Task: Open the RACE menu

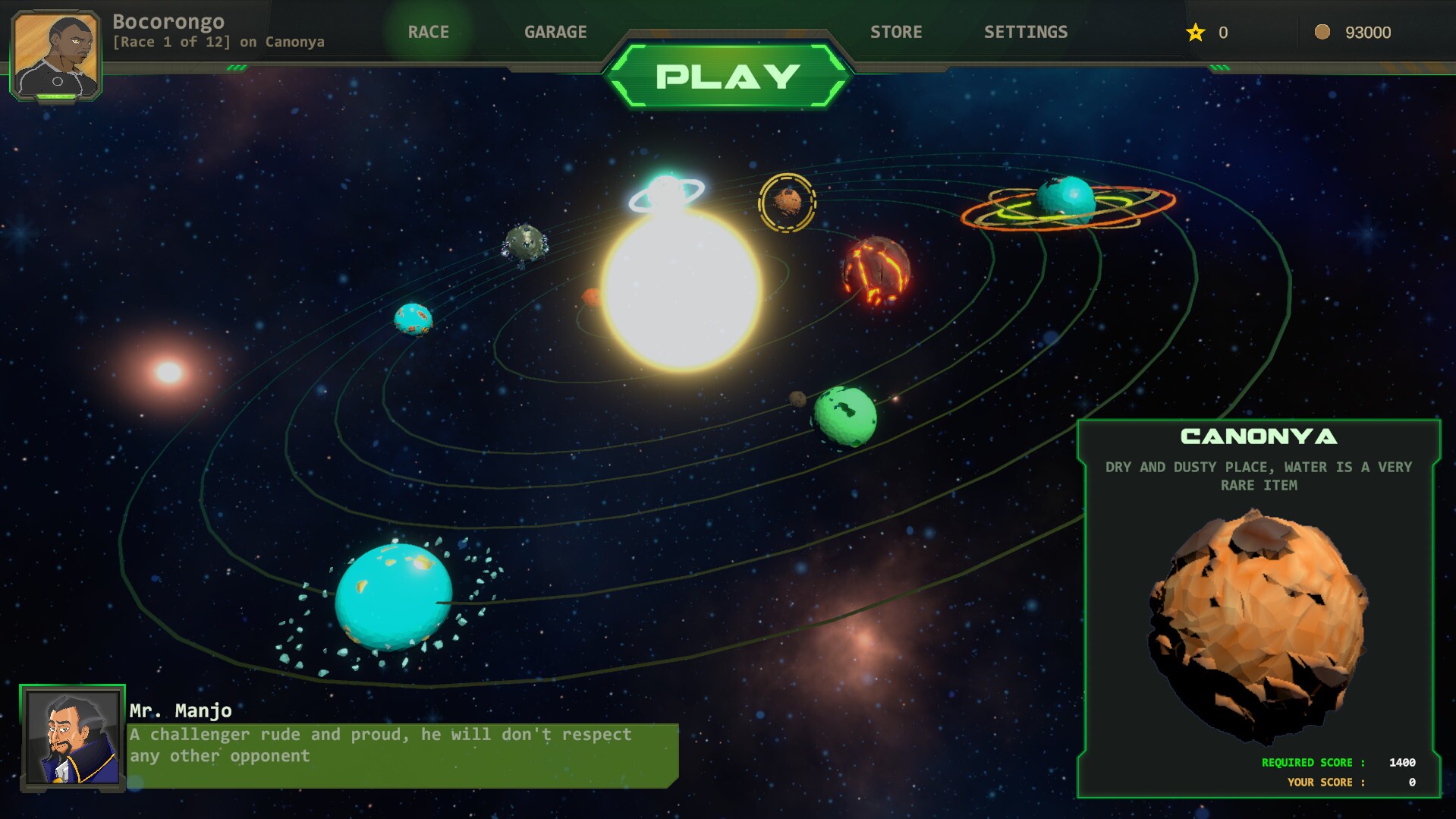Action: [x=429, y=32]
